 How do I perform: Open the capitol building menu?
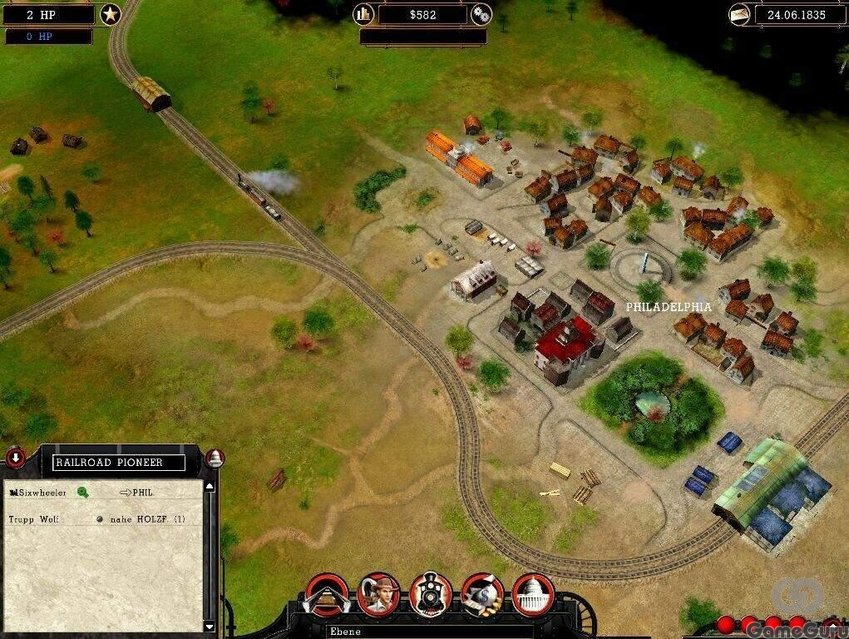533,594
